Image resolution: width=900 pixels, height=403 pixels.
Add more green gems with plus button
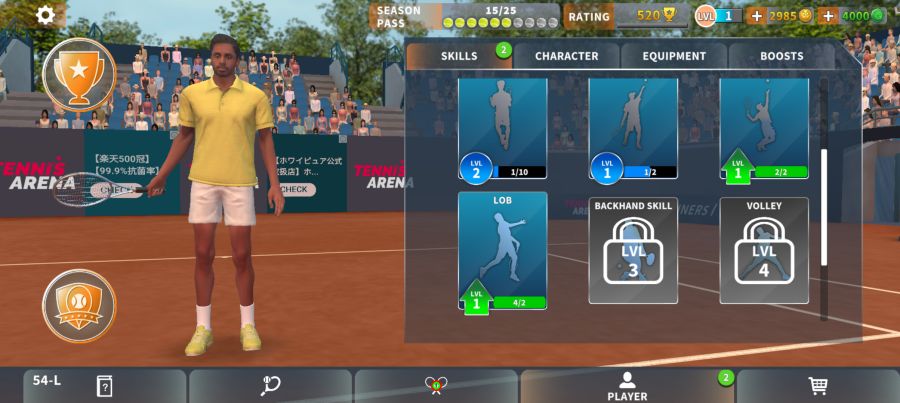[827, 16]
